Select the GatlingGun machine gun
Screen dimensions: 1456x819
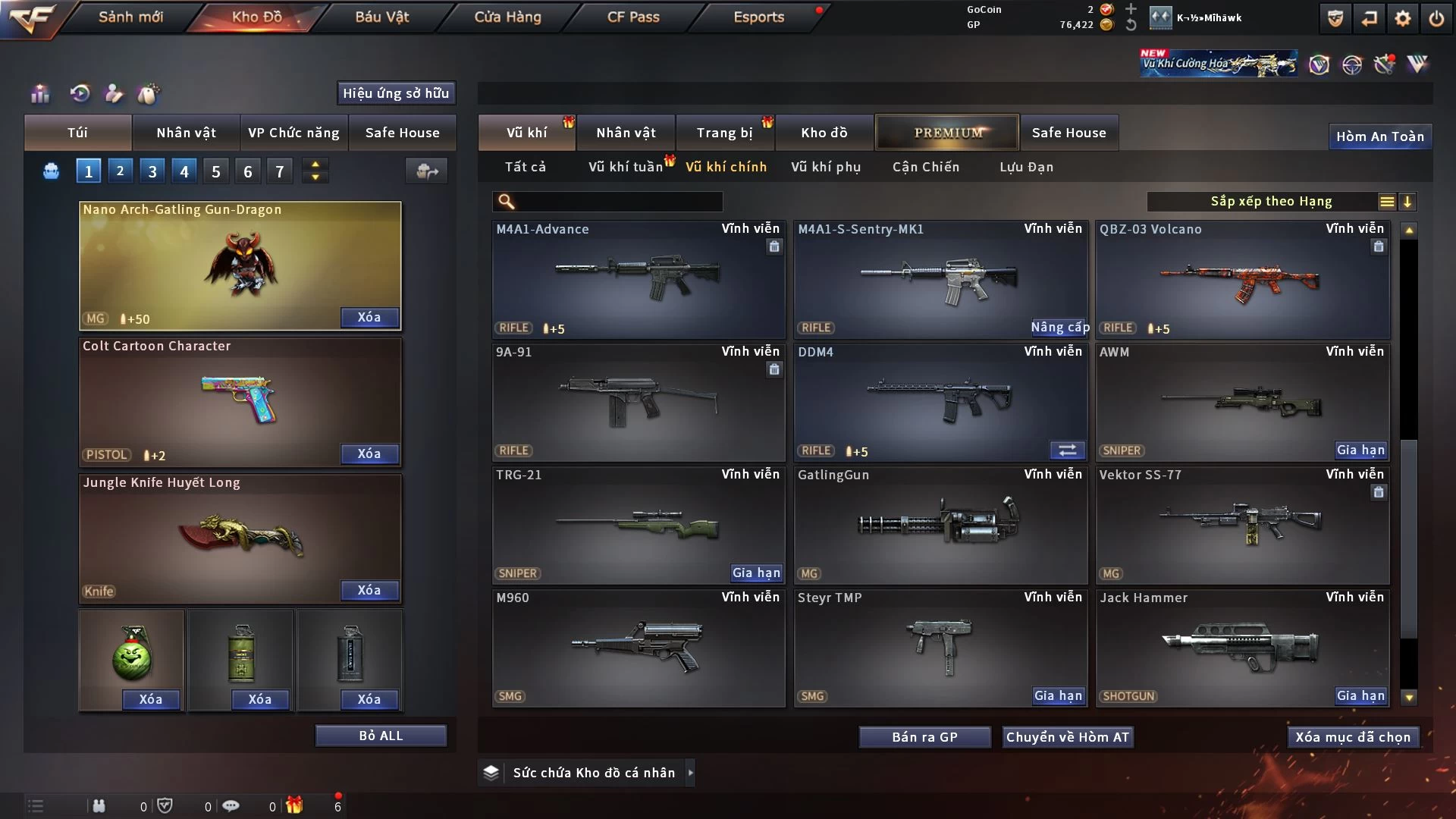click(x=940, y=525)
